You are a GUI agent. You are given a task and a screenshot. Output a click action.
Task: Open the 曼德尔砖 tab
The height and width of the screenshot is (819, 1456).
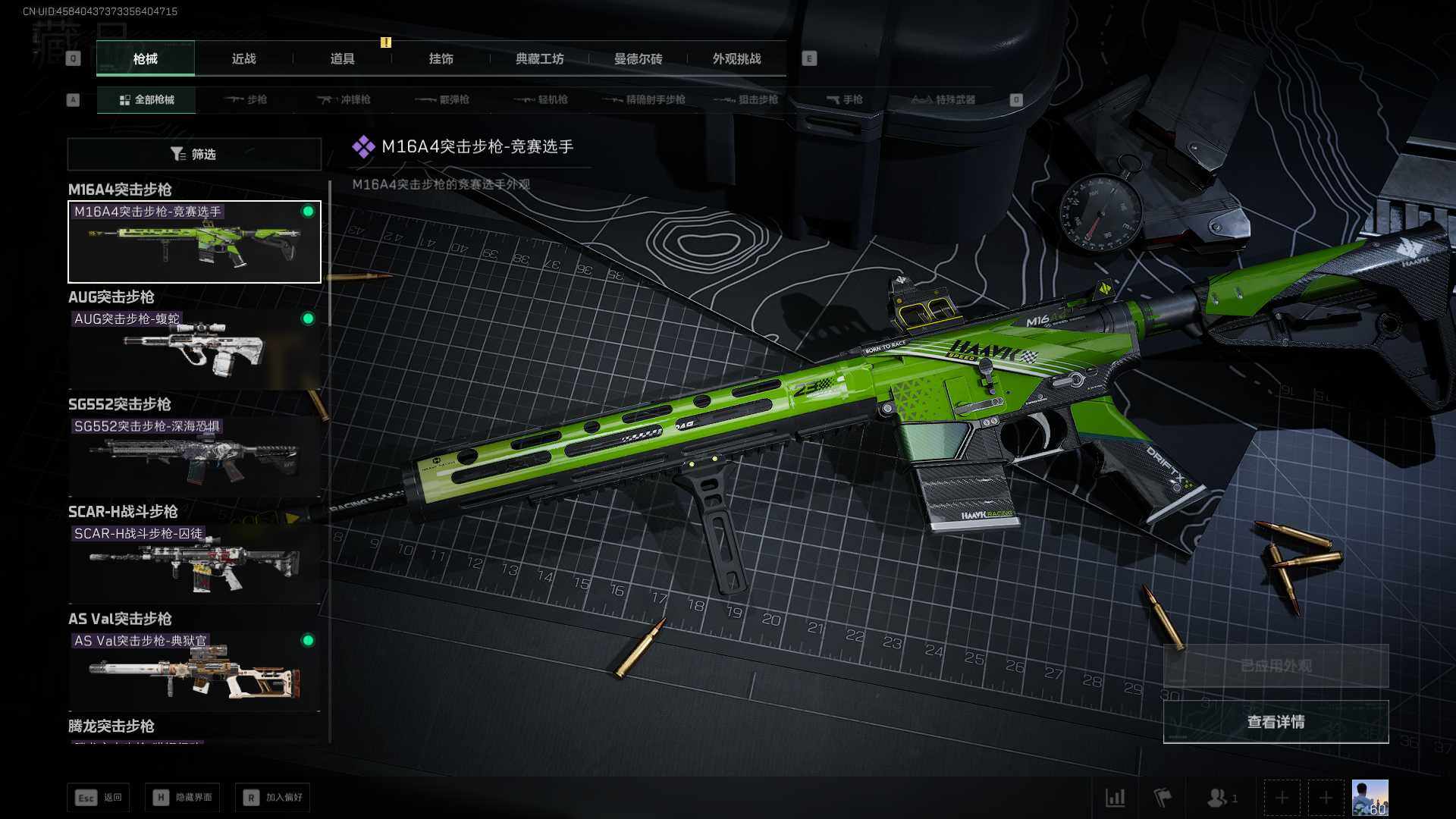point(638,59)
